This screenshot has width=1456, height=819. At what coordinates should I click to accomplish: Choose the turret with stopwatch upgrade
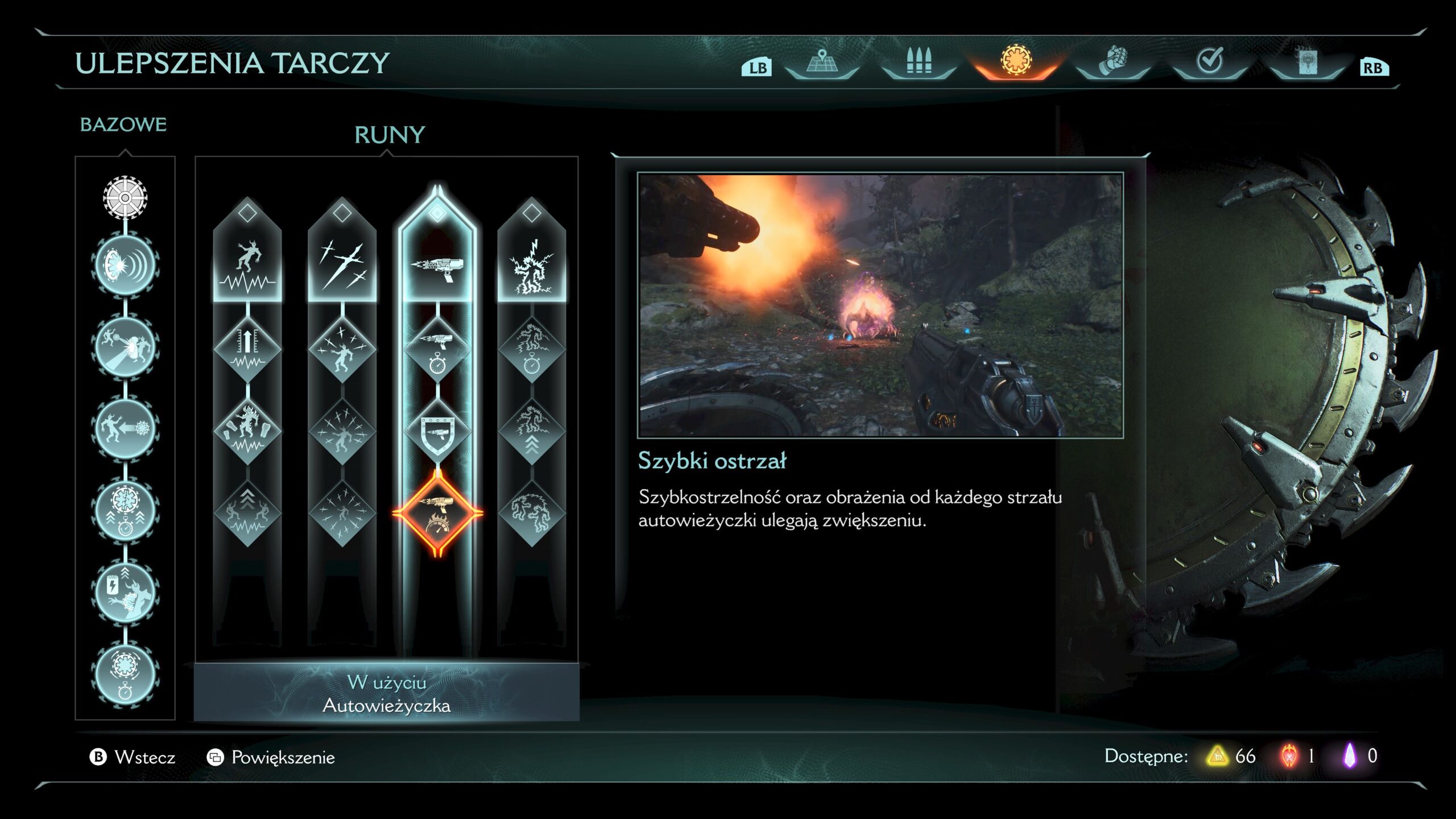click(x=437, y=349)
